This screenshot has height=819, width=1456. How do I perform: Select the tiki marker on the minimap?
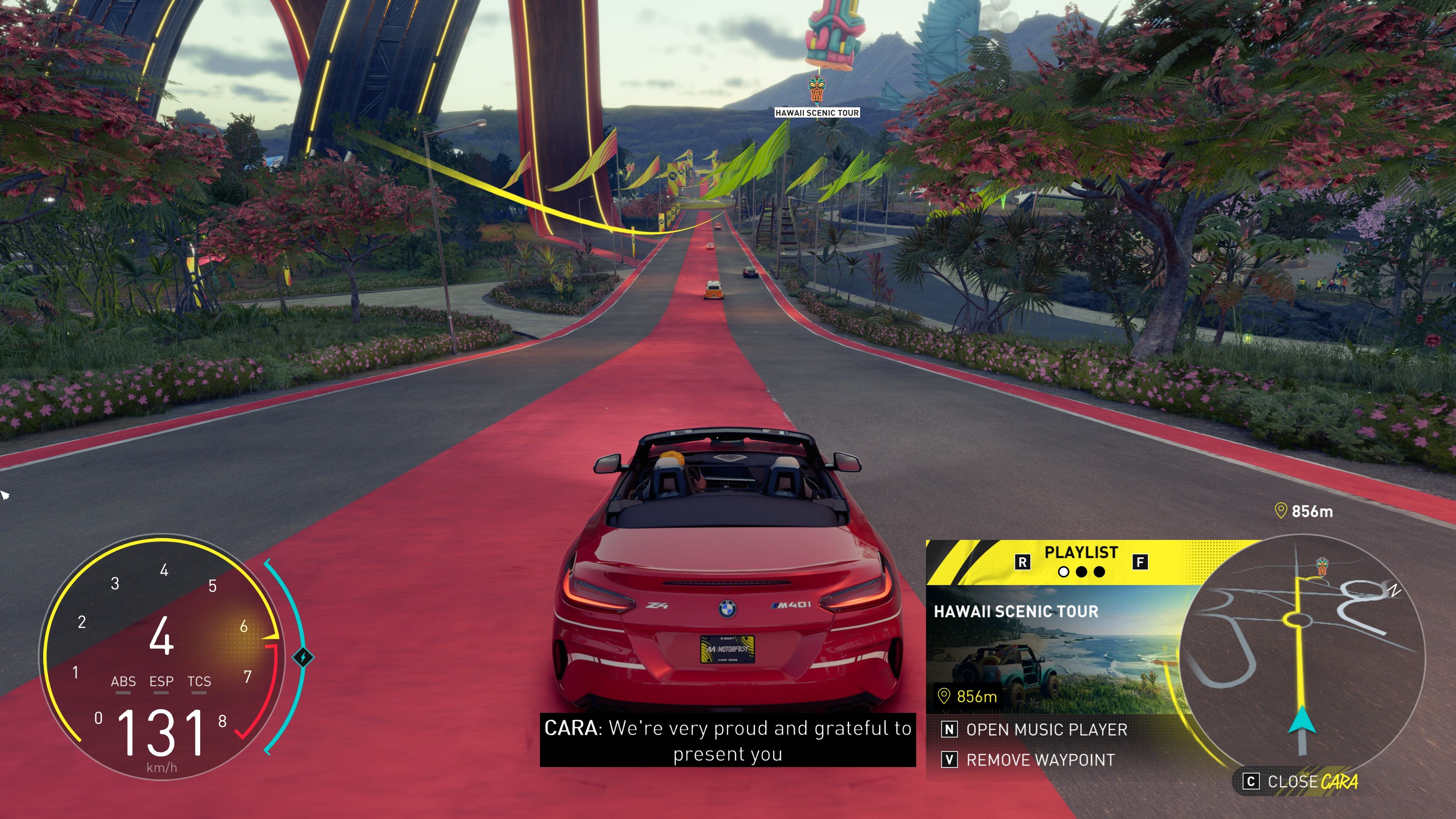click(x=1322, y=566)
